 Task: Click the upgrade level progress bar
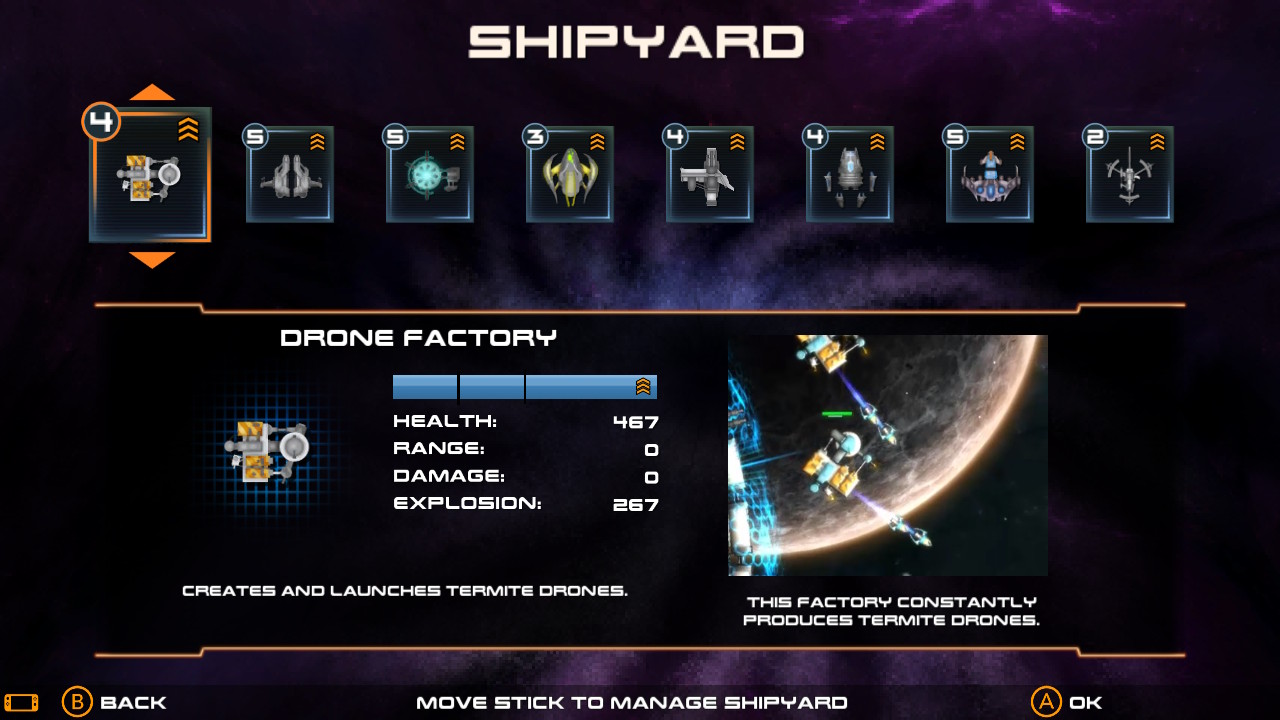pos(525,387)
